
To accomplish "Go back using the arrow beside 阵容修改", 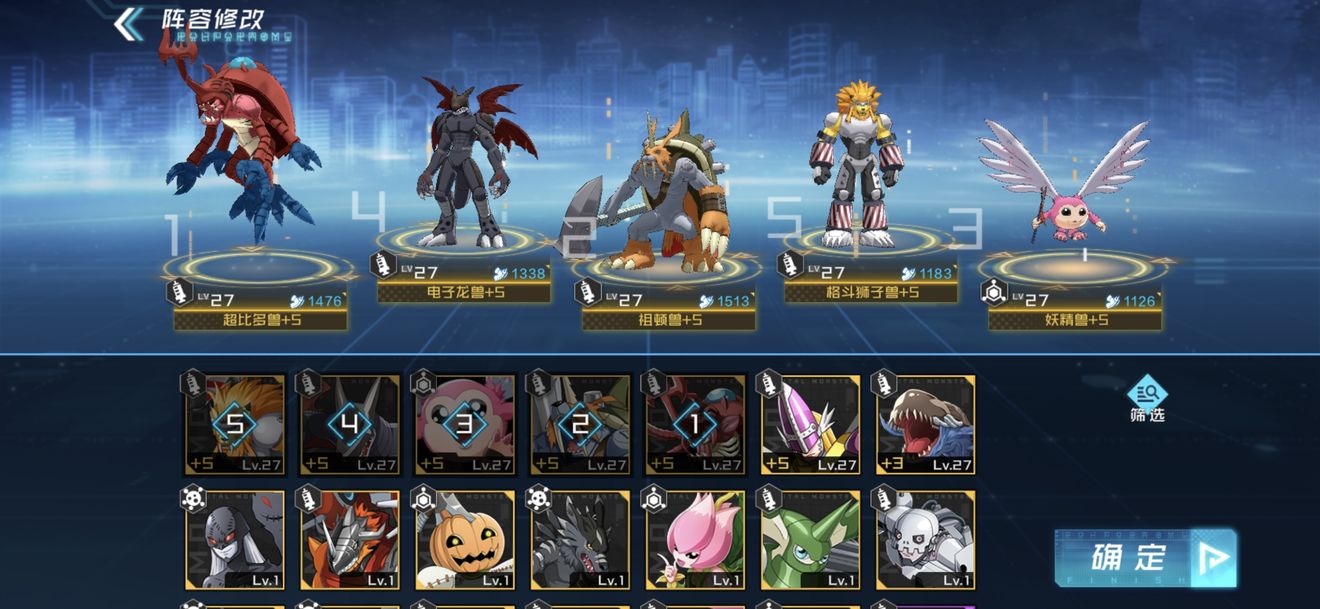I will click(129, 24).
